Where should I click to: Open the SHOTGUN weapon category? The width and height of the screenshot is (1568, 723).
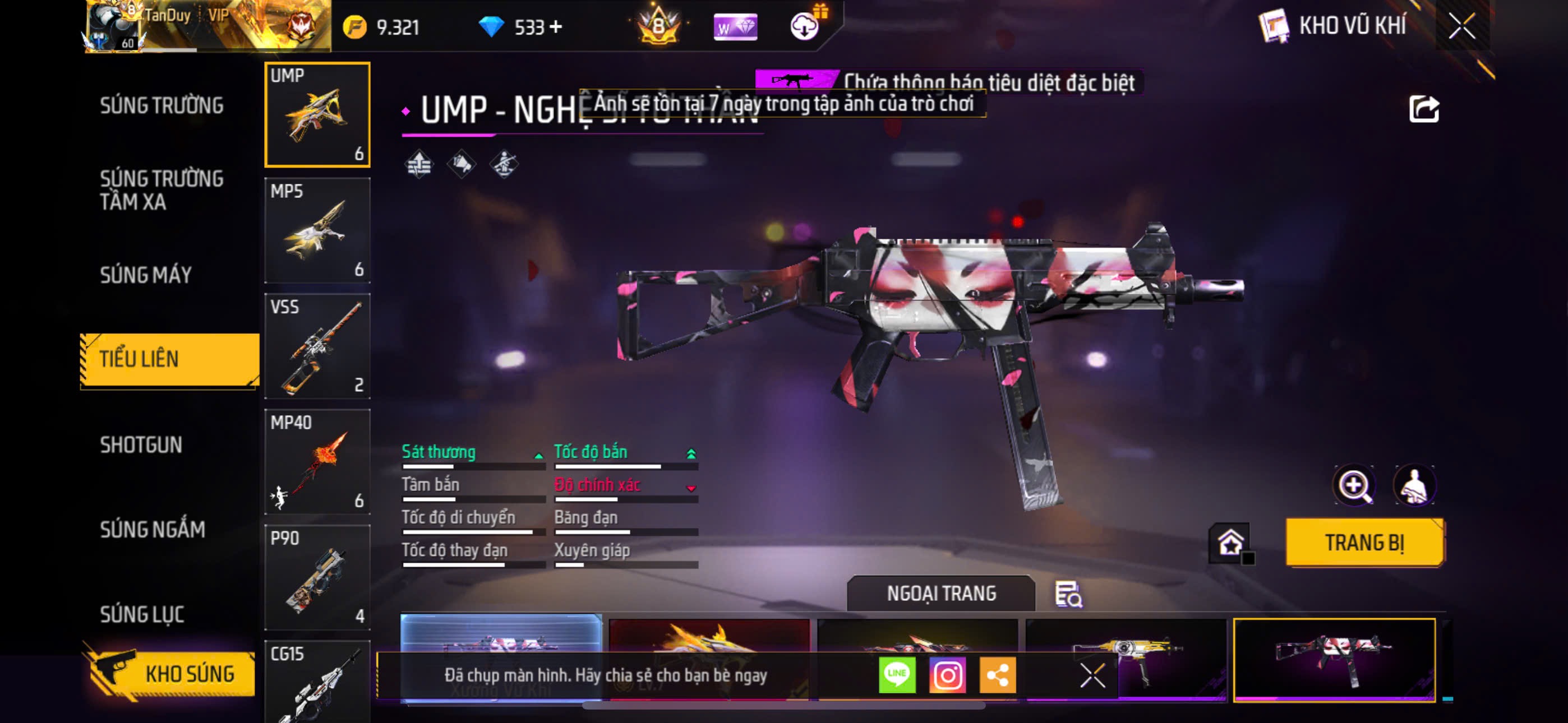pyautogui.click(x=141, y=445)
